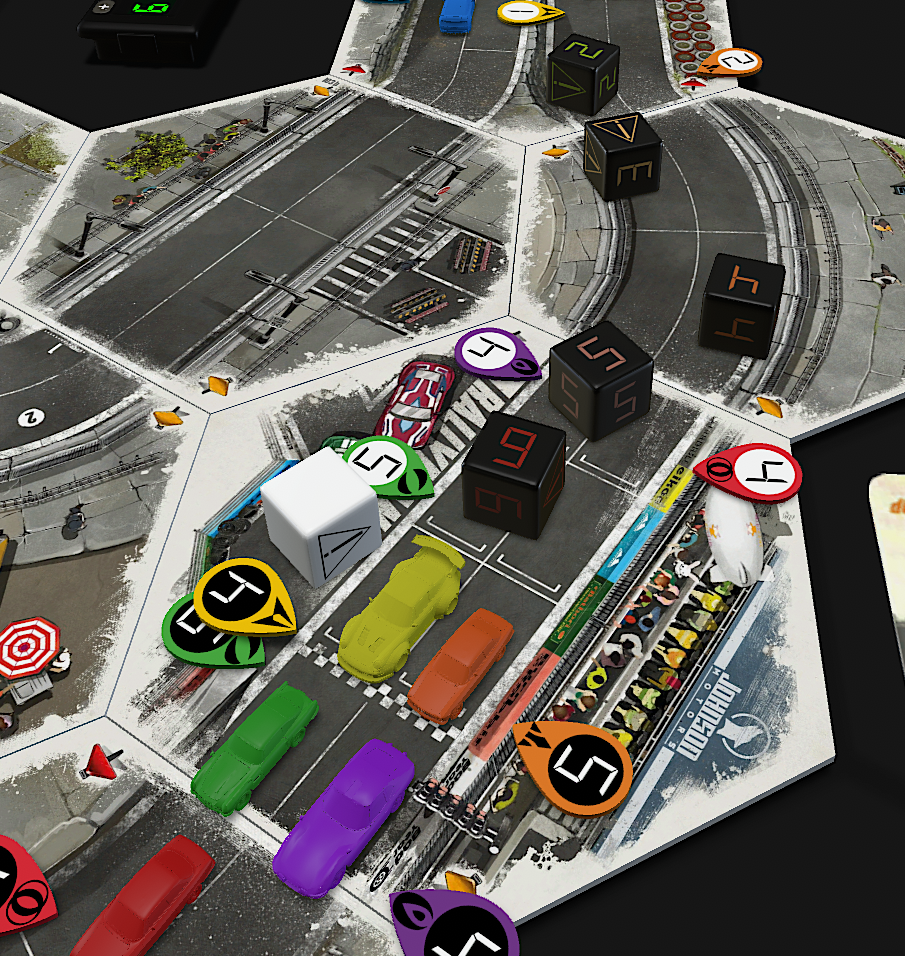This screenshot has width=905, height=956.
Task: Select the green race car
Action: tap(256, 746)
